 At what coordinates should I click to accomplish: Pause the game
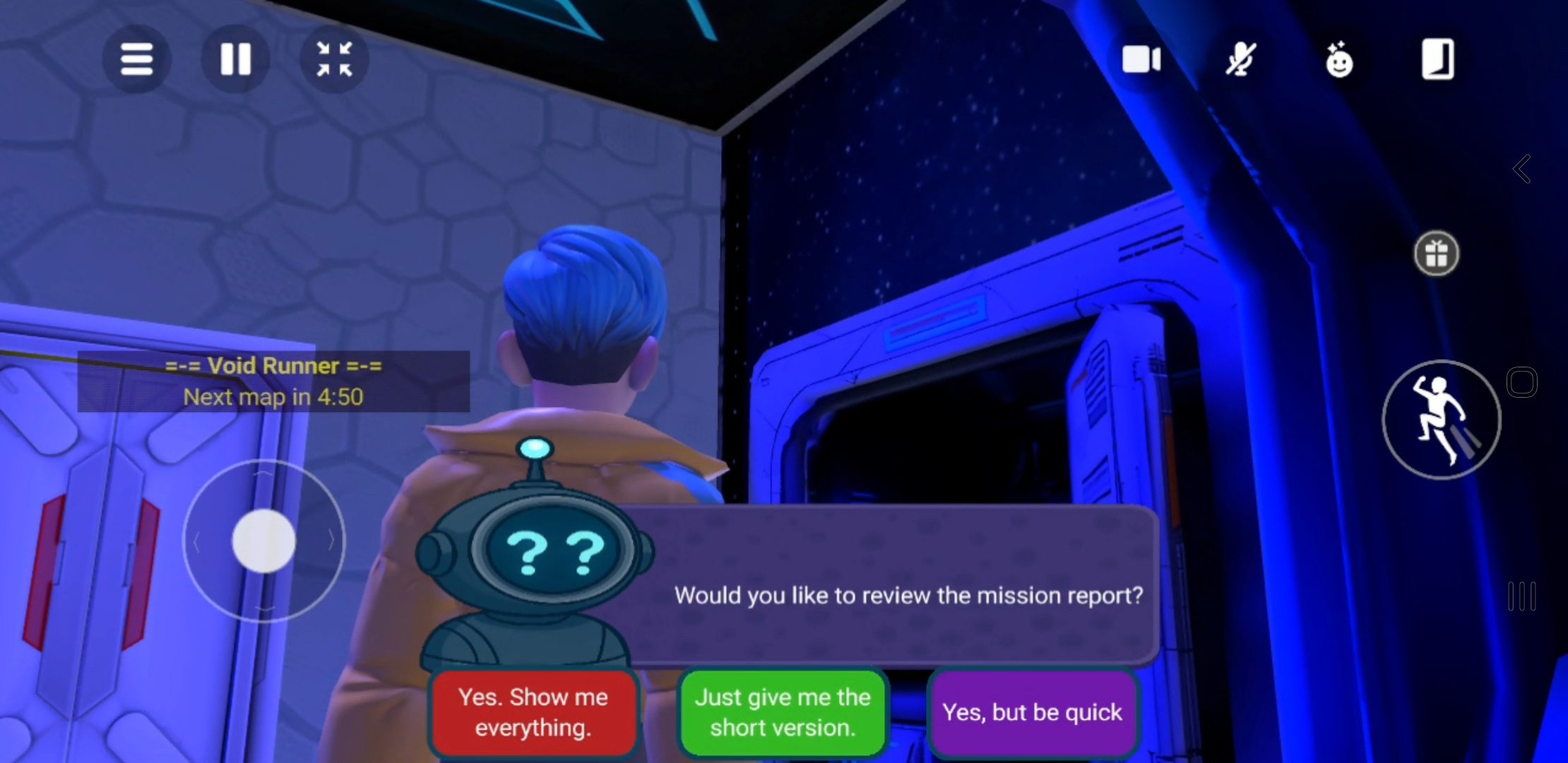click(235, 59)
